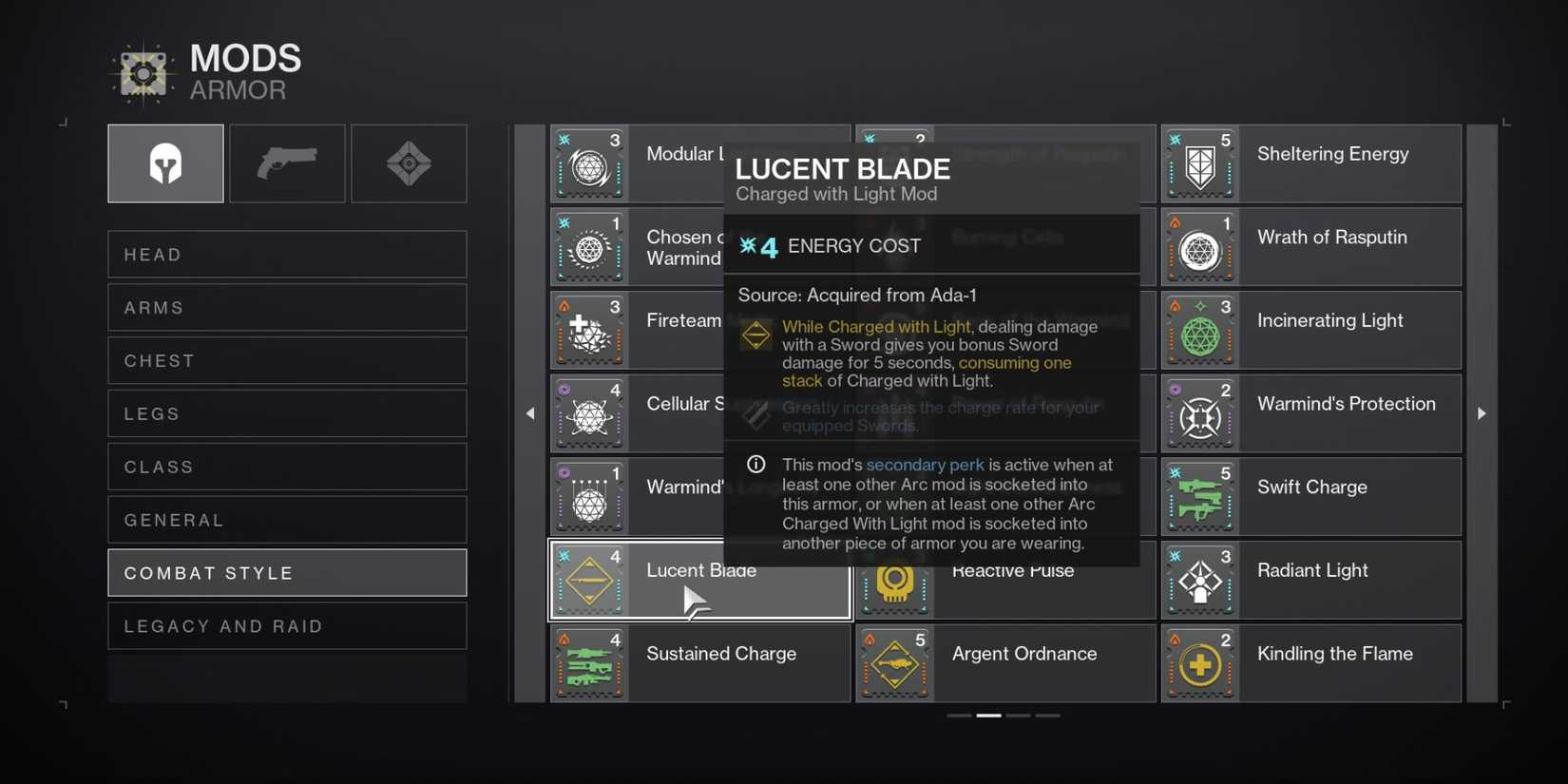Click the secondary perk link
This screenshot has height=784, width=1568.
[925, 465]
